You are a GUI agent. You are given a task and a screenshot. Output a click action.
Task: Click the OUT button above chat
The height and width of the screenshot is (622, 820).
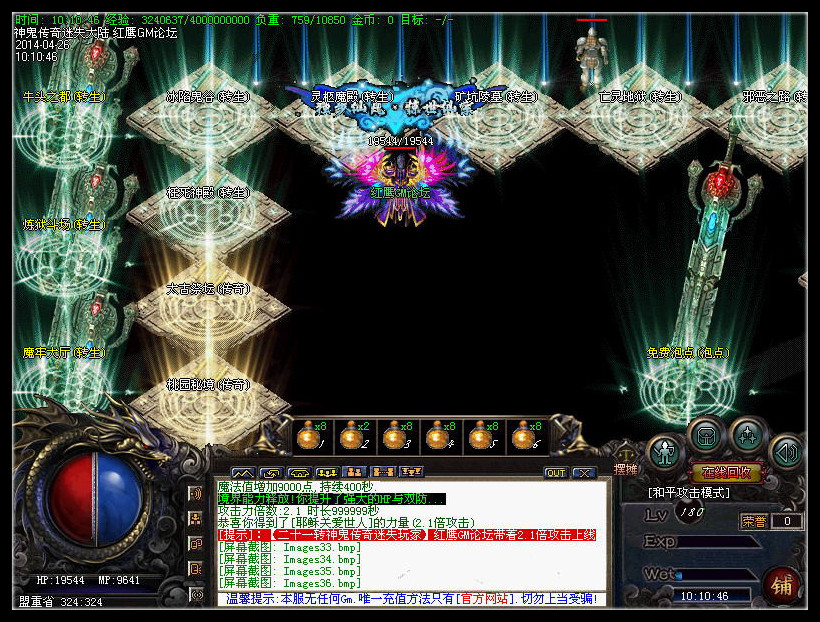click(555, 473)
